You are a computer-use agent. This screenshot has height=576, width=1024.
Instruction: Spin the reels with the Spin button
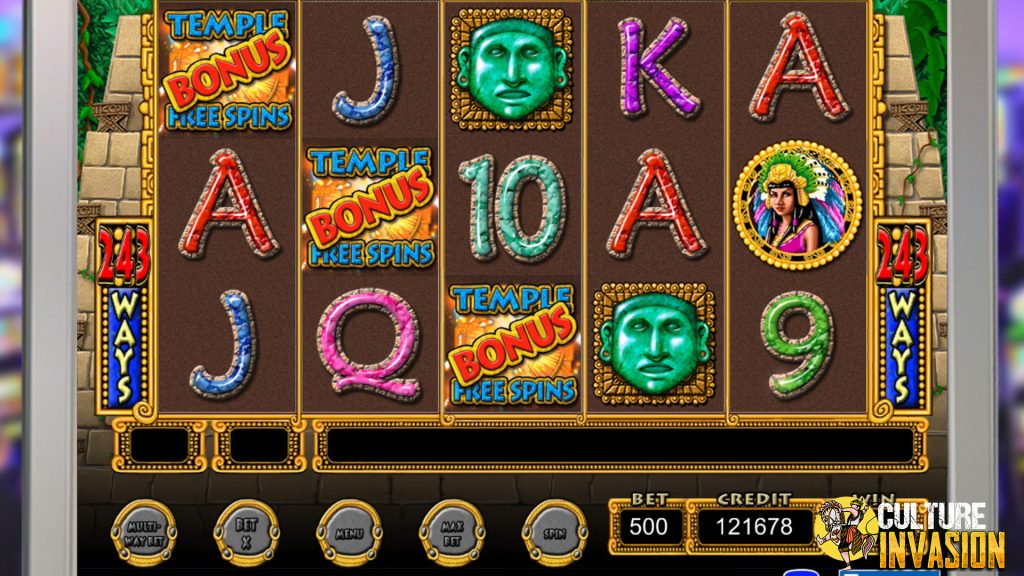(x=555, y=533)
